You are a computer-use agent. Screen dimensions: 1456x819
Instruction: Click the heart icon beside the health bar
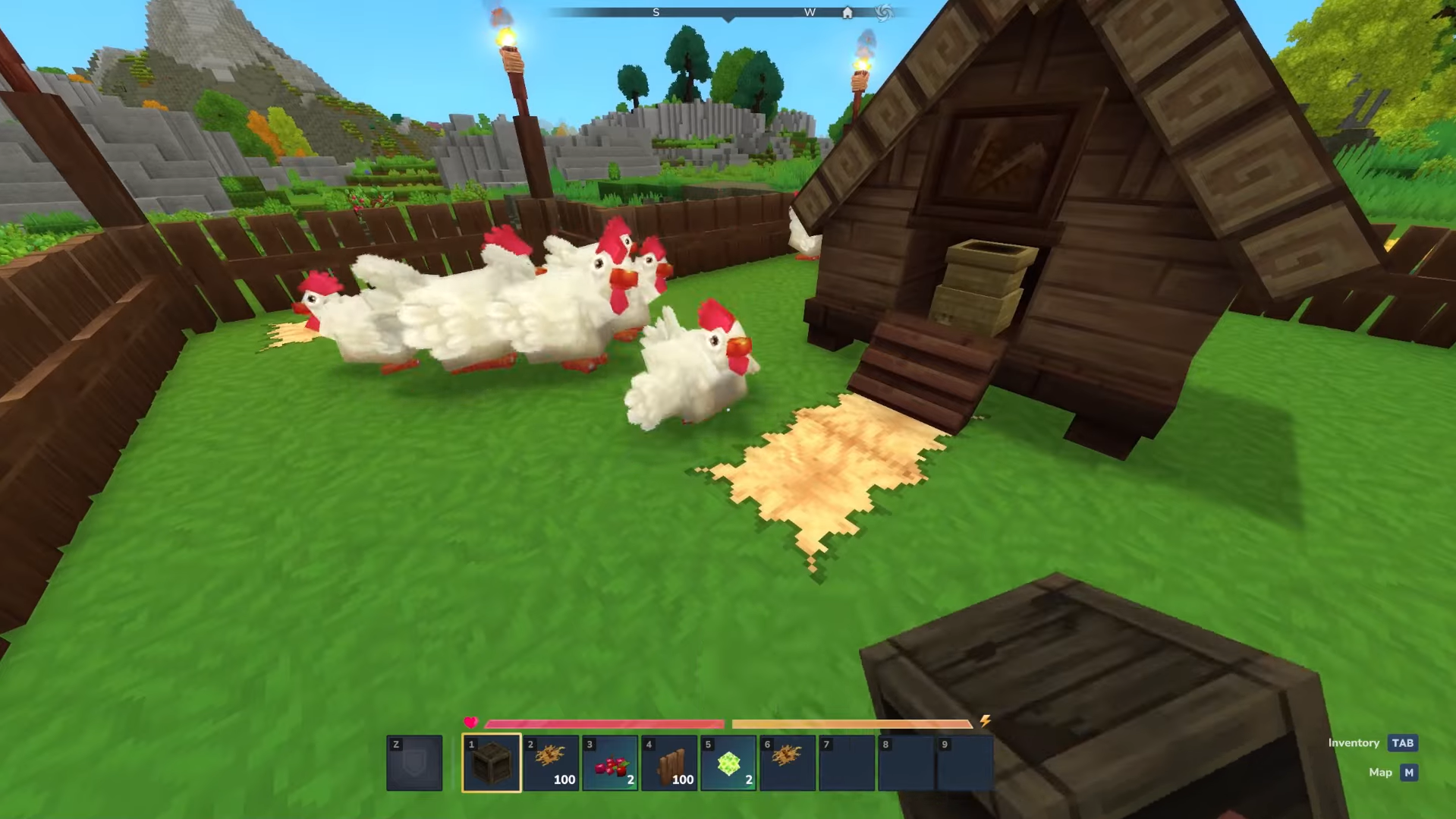(471, 723)
